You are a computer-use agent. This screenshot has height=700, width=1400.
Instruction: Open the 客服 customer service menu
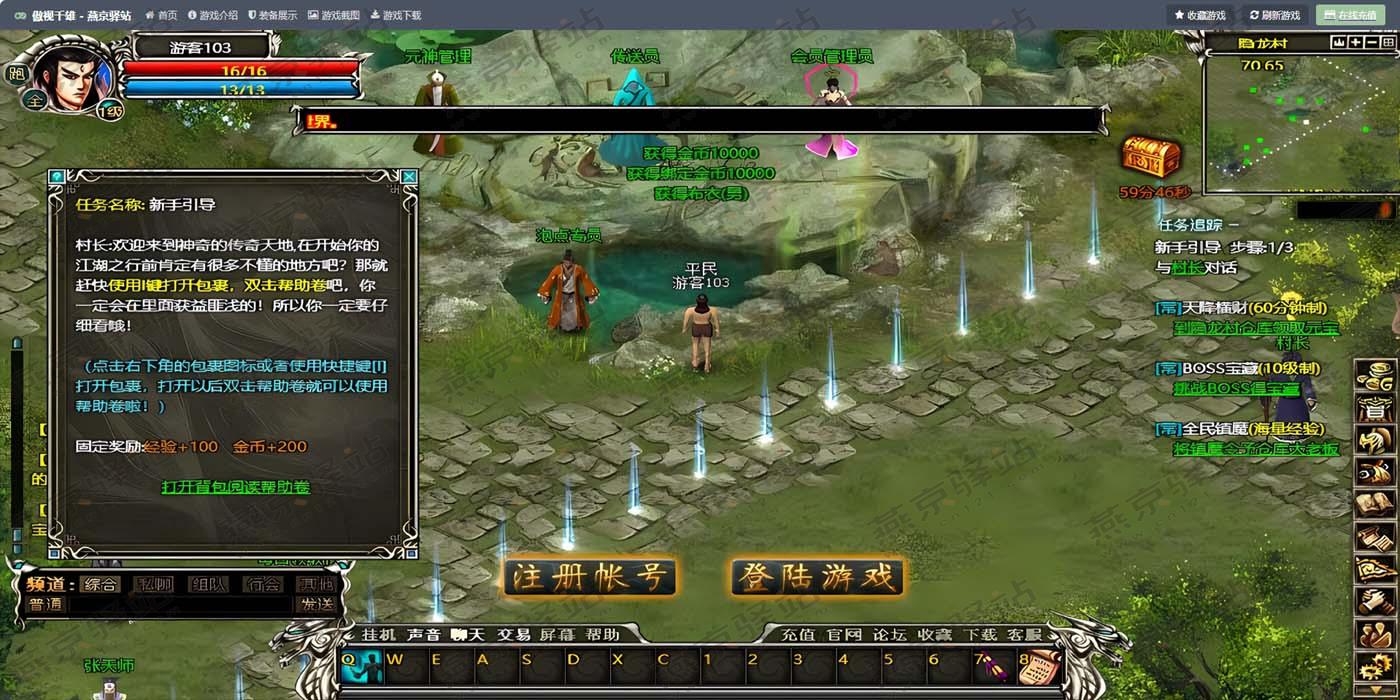pos(1024,634)
